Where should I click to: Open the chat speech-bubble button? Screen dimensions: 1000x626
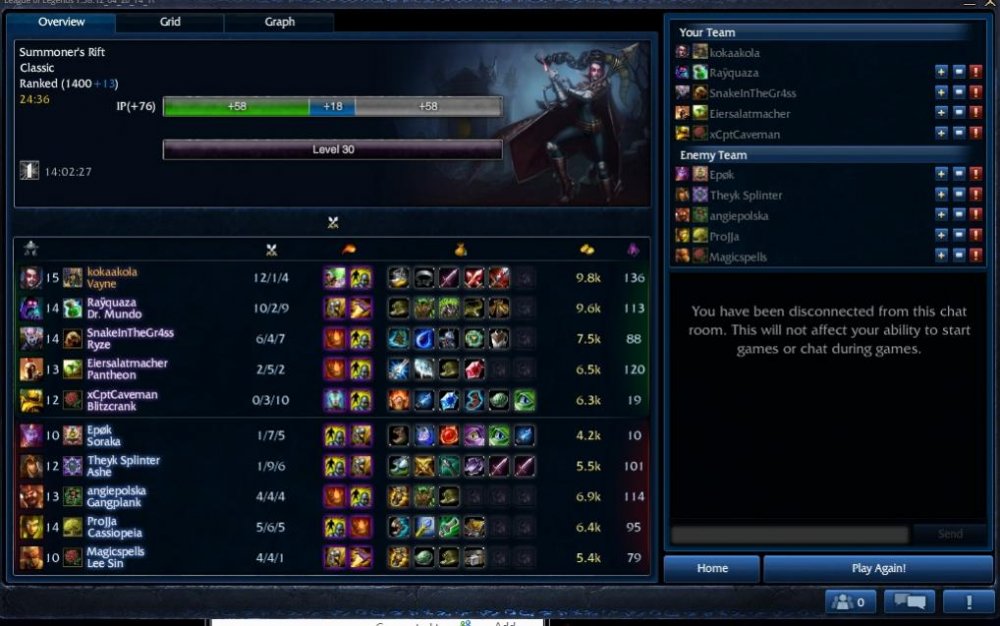point(910,602)
